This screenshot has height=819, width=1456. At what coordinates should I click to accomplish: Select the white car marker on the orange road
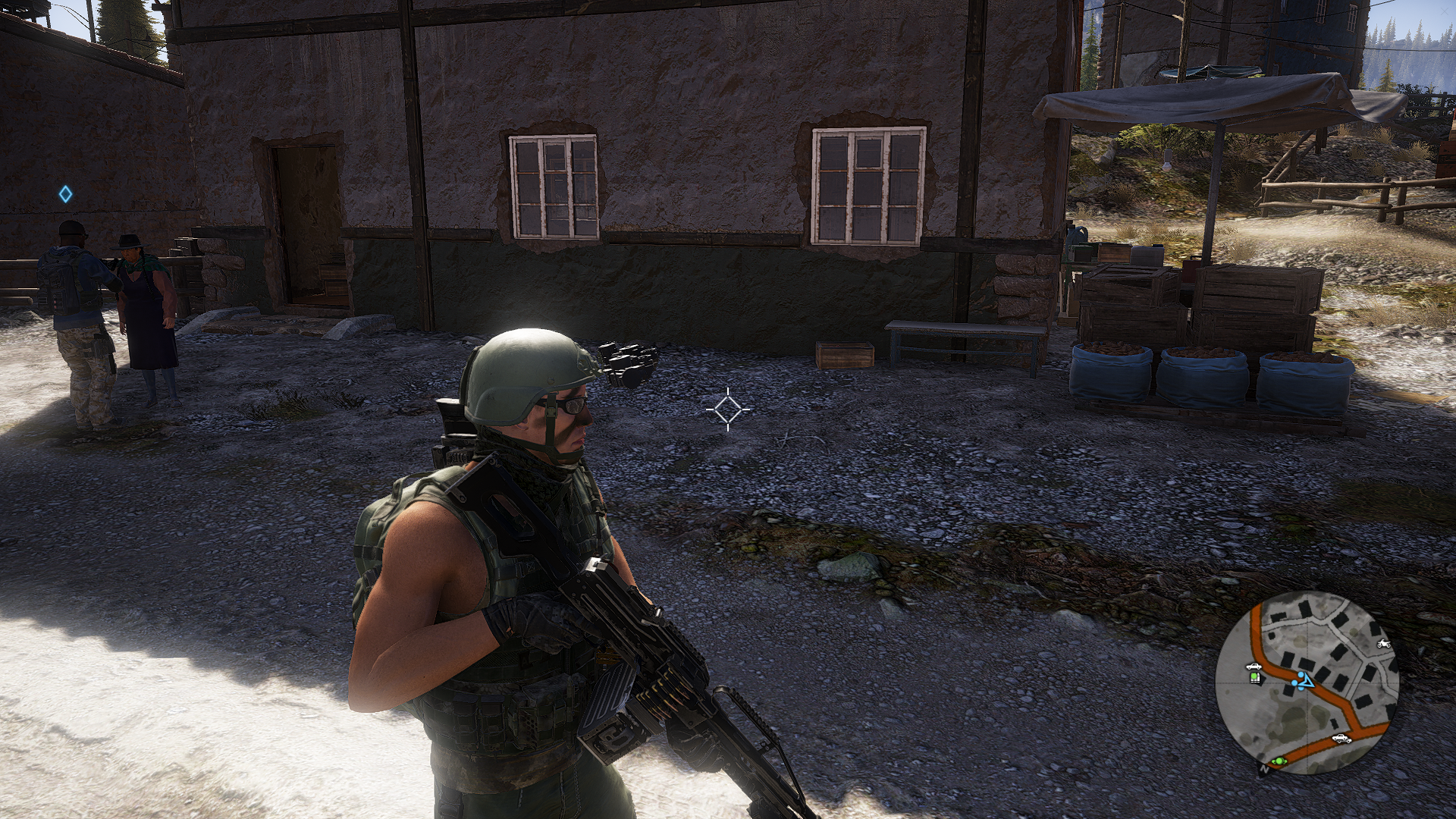(1341, 737)
